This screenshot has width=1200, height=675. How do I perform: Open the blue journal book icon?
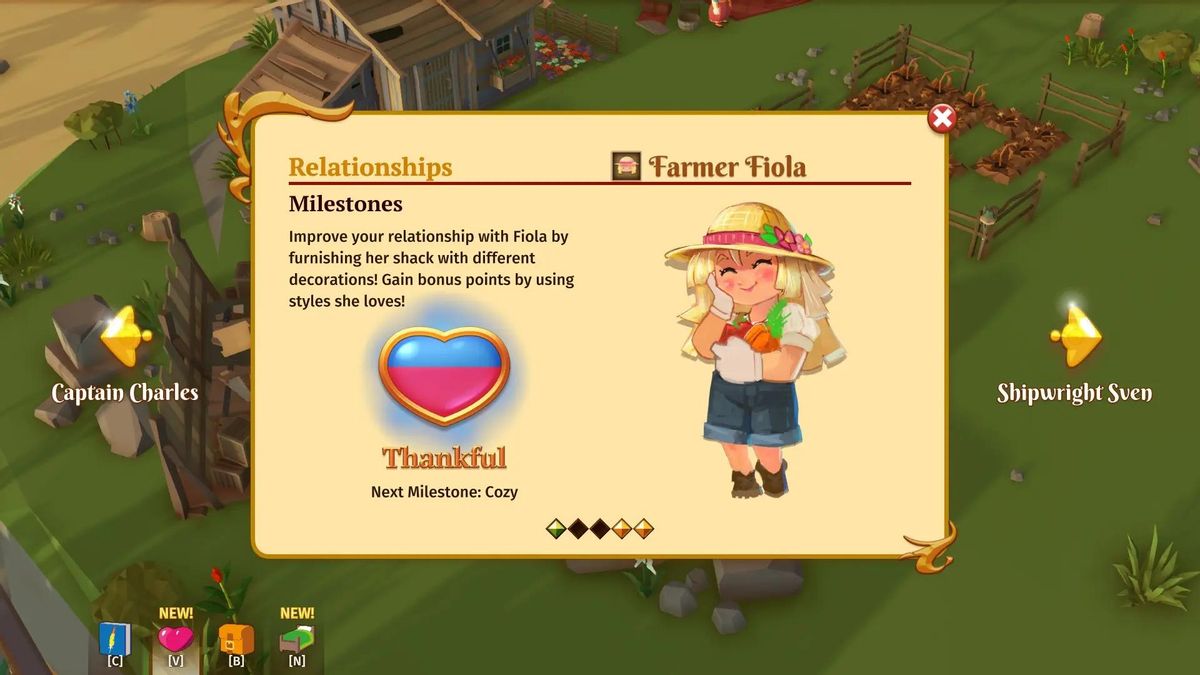115,640
